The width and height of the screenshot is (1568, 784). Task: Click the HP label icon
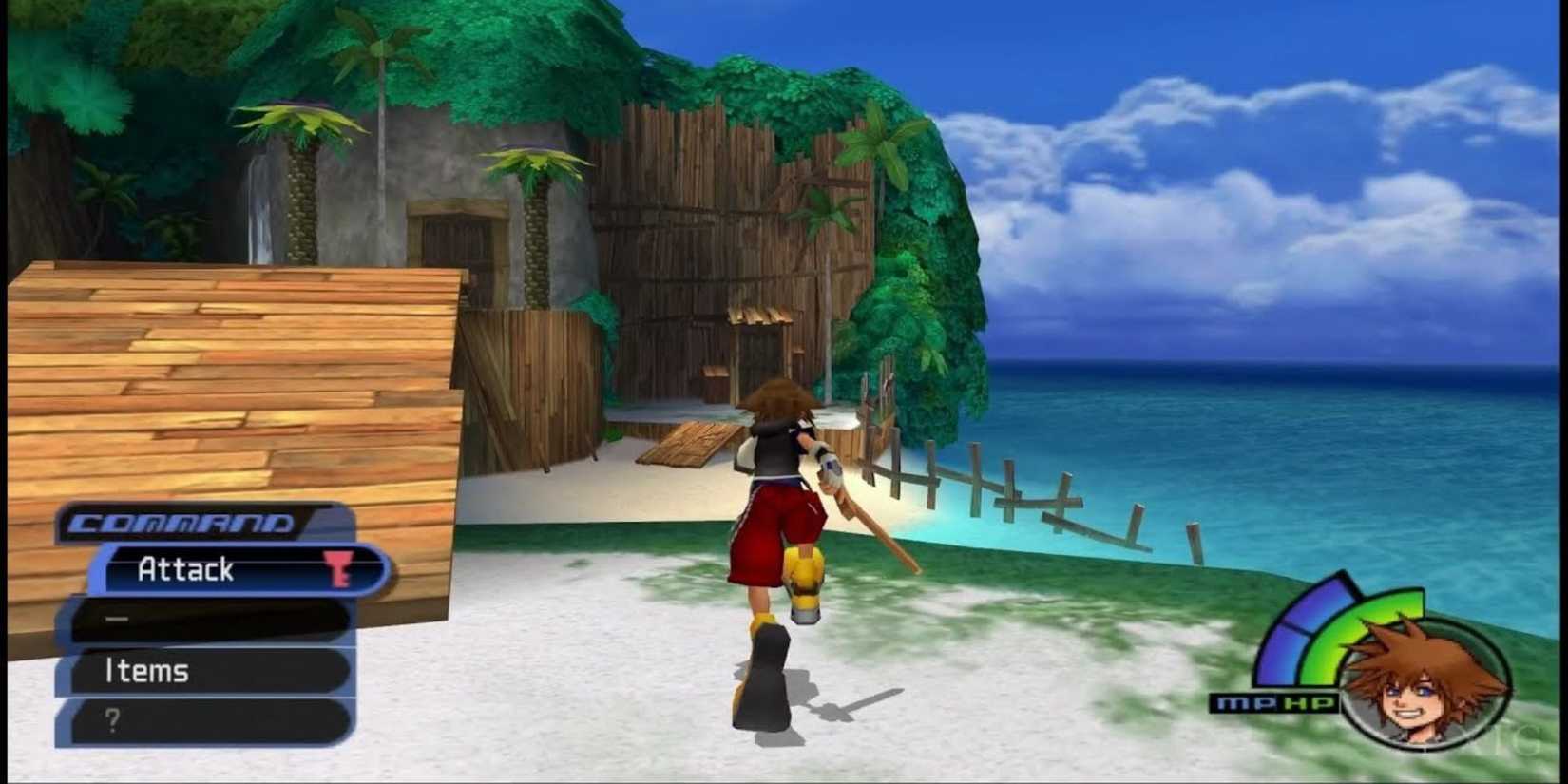click(1309, 701)
